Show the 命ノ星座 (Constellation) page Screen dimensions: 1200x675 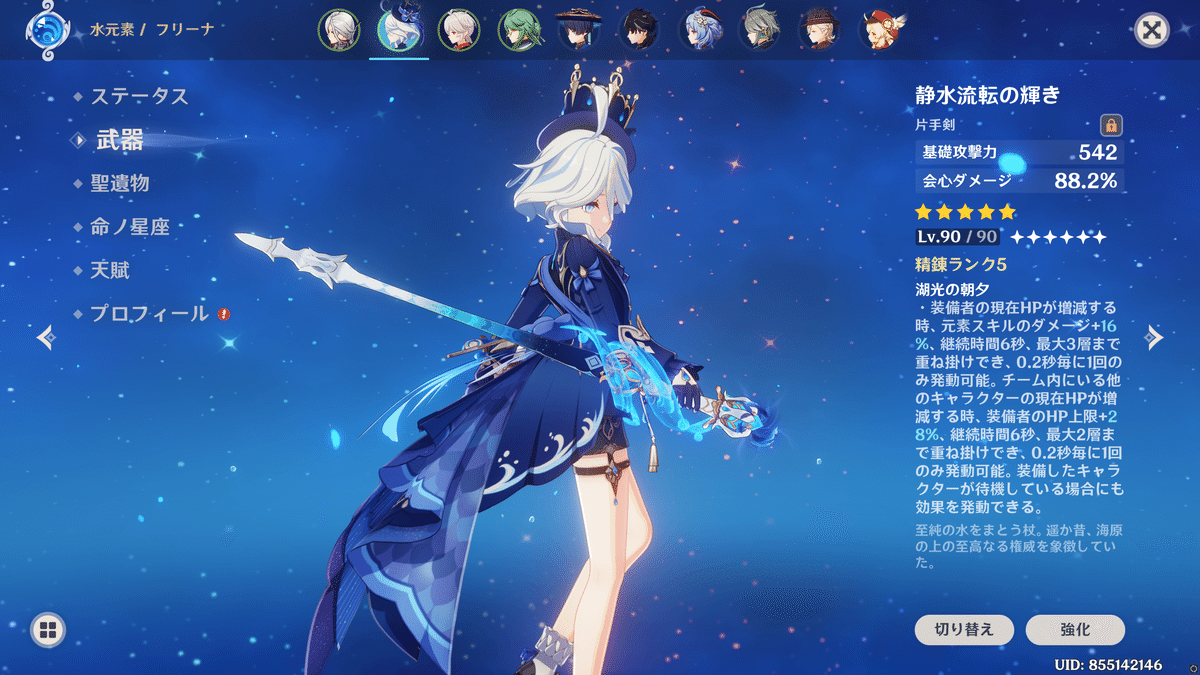130,227
